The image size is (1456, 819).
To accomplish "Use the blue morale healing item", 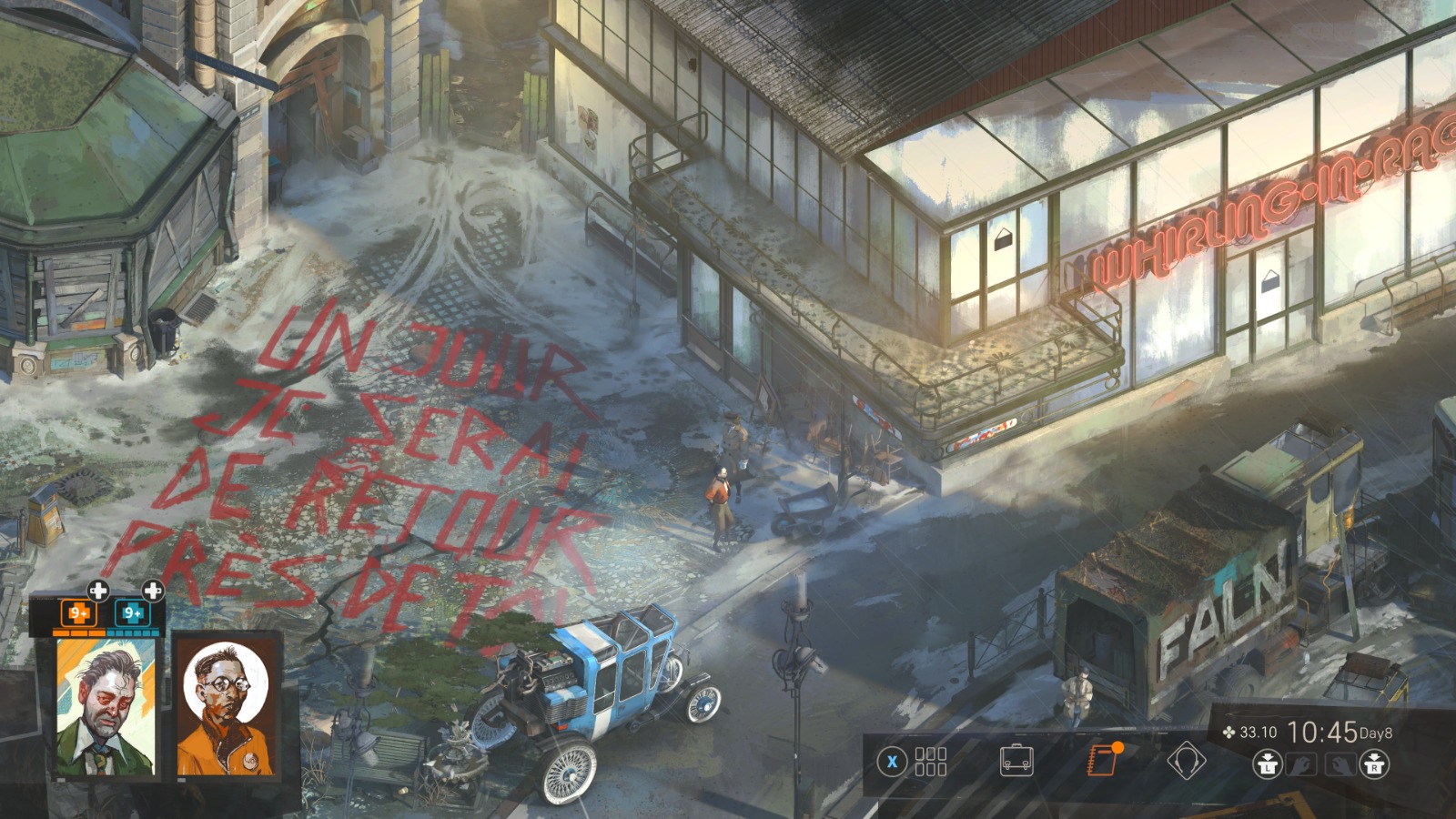I will click(x=133, y=612).
